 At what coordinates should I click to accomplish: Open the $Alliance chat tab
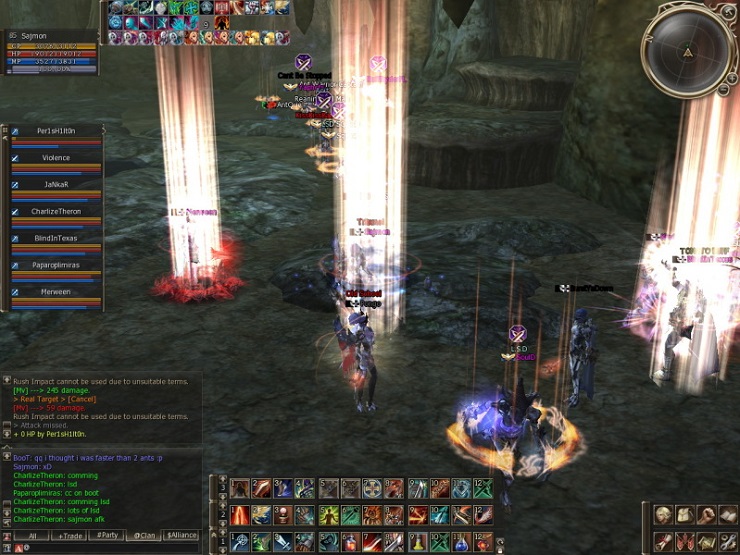tap(181, 535)
